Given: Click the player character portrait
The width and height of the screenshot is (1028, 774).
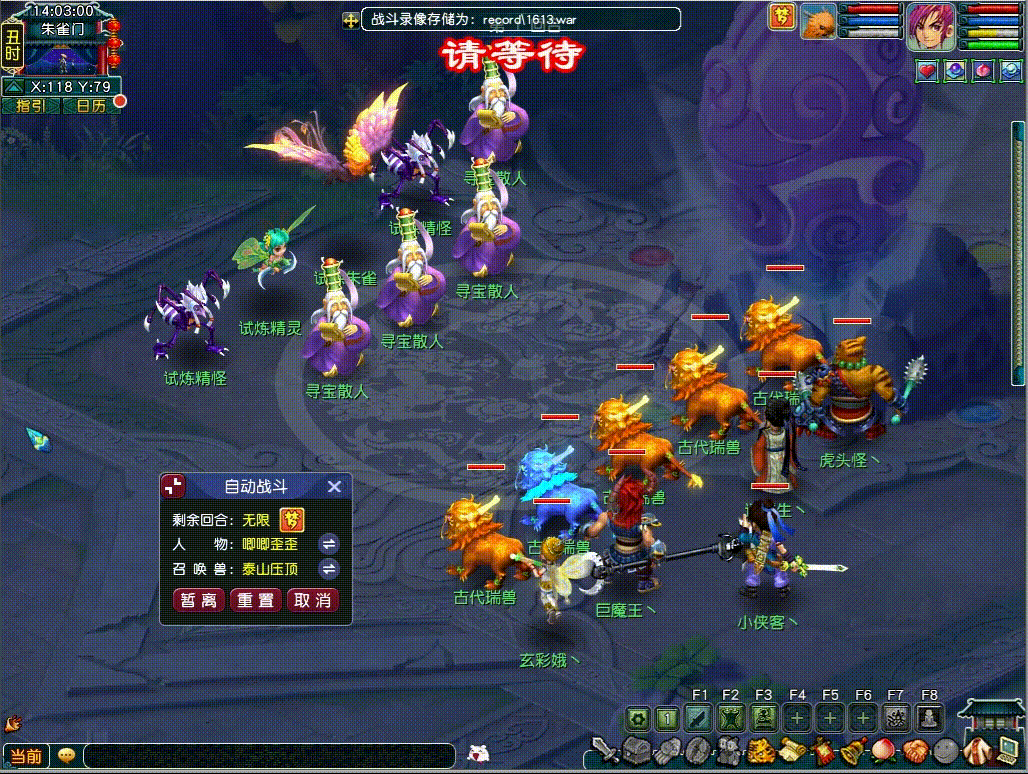Looking at the screenshot, I should (931, 27).
